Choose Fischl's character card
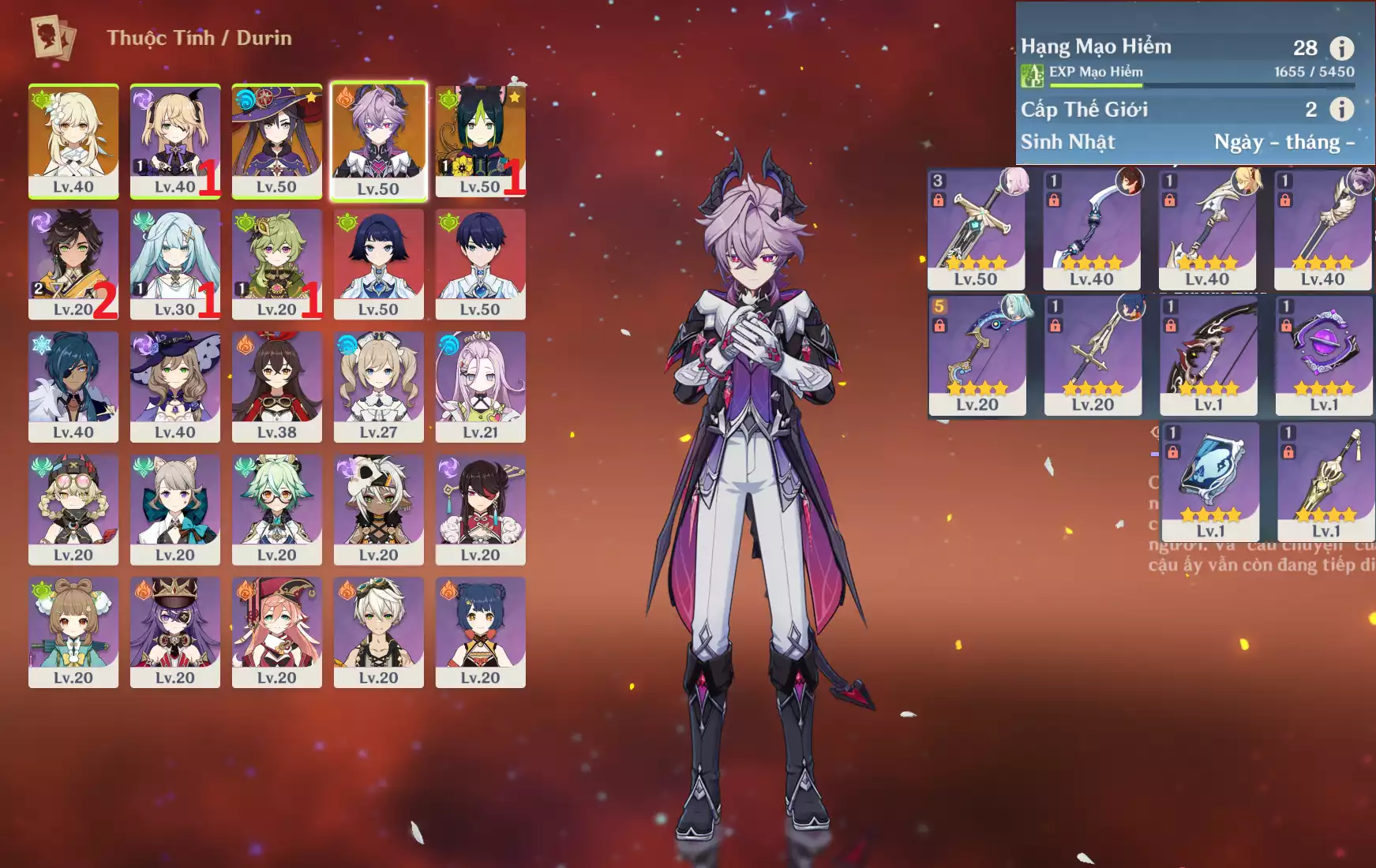Screen dimensions: 1376x868 [x=174, y=140]
